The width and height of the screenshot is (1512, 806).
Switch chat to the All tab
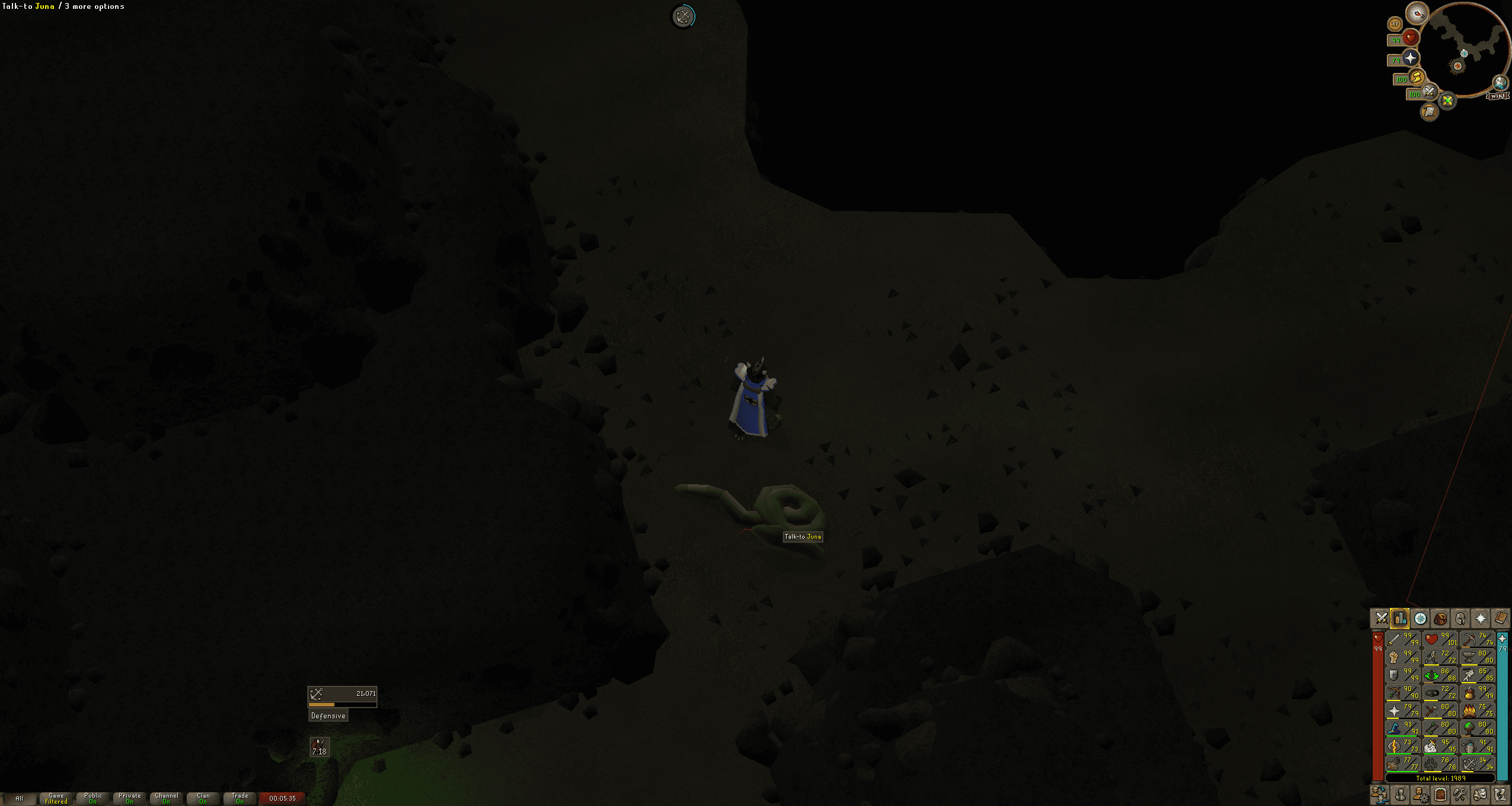20,798
